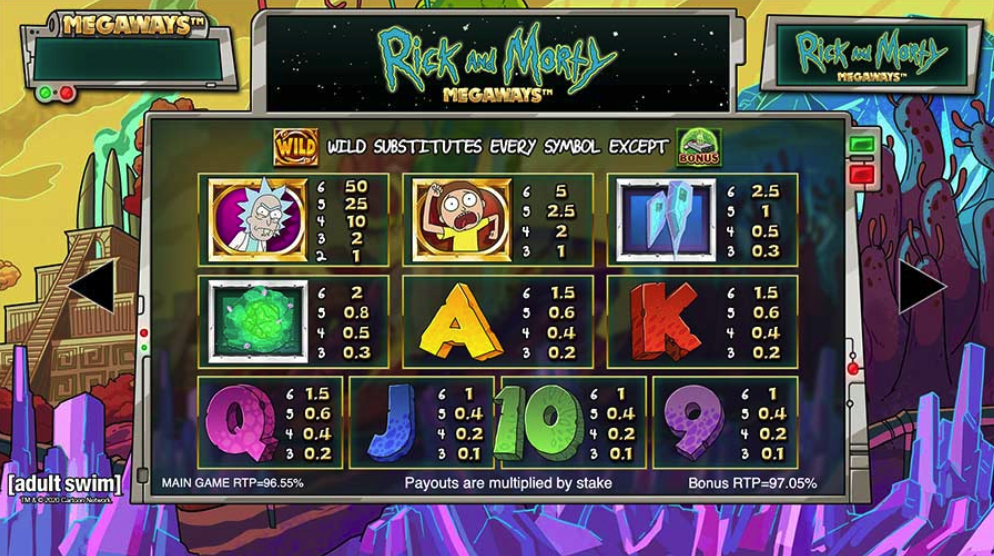Go to the previous paytable page arrow

[x=90, y=288]
